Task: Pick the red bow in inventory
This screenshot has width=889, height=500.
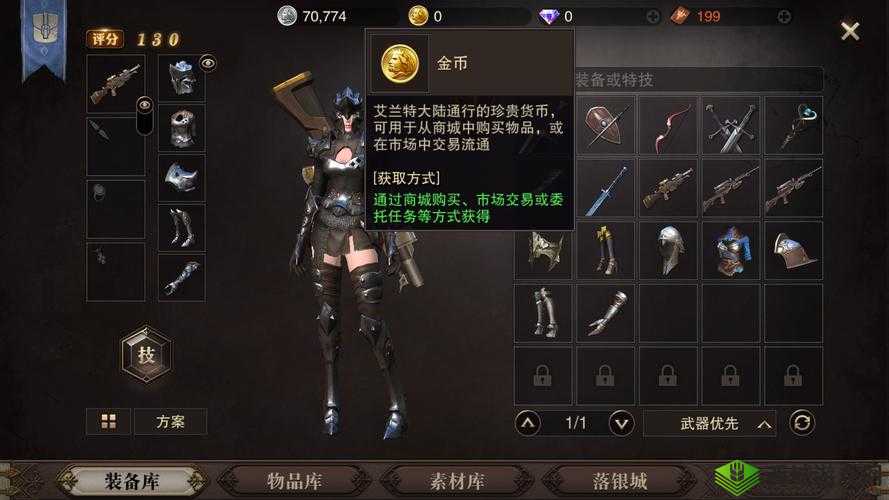Action: coord(668,125)
